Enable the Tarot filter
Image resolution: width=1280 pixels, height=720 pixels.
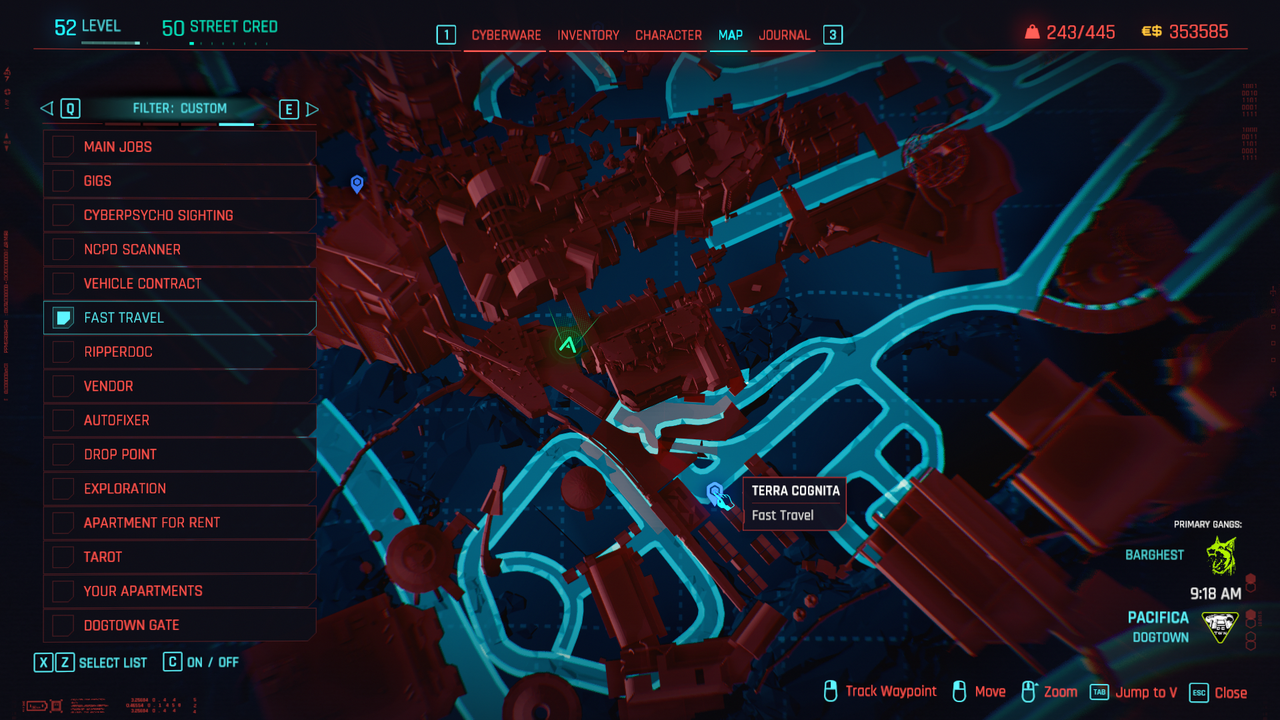(x=64, y=557)
